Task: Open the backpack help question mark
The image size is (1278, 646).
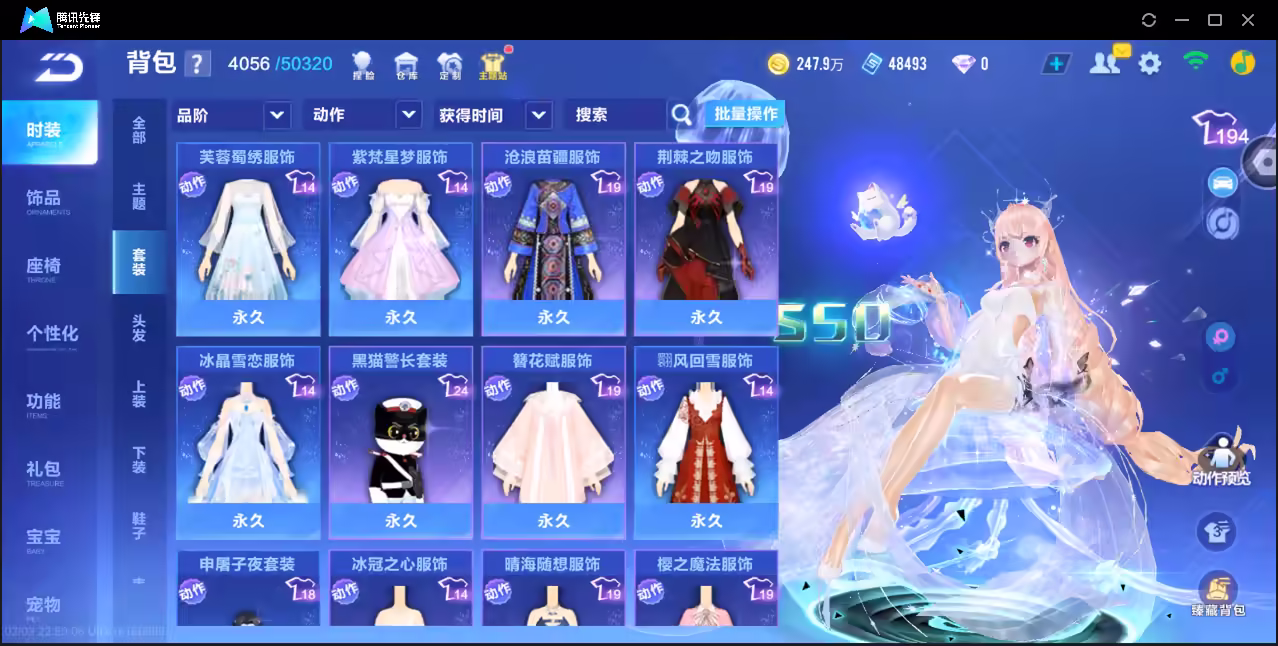Action: click(198, 64)
